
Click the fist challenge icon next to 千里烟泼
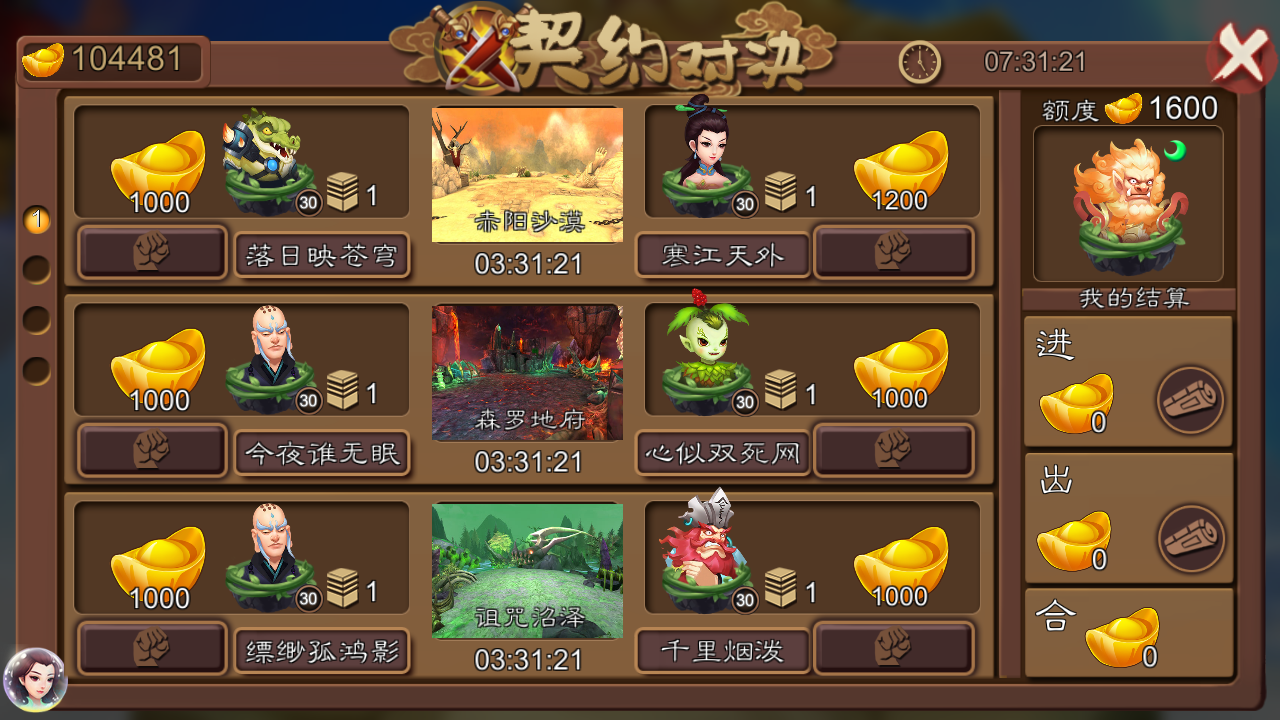point(893,645)
